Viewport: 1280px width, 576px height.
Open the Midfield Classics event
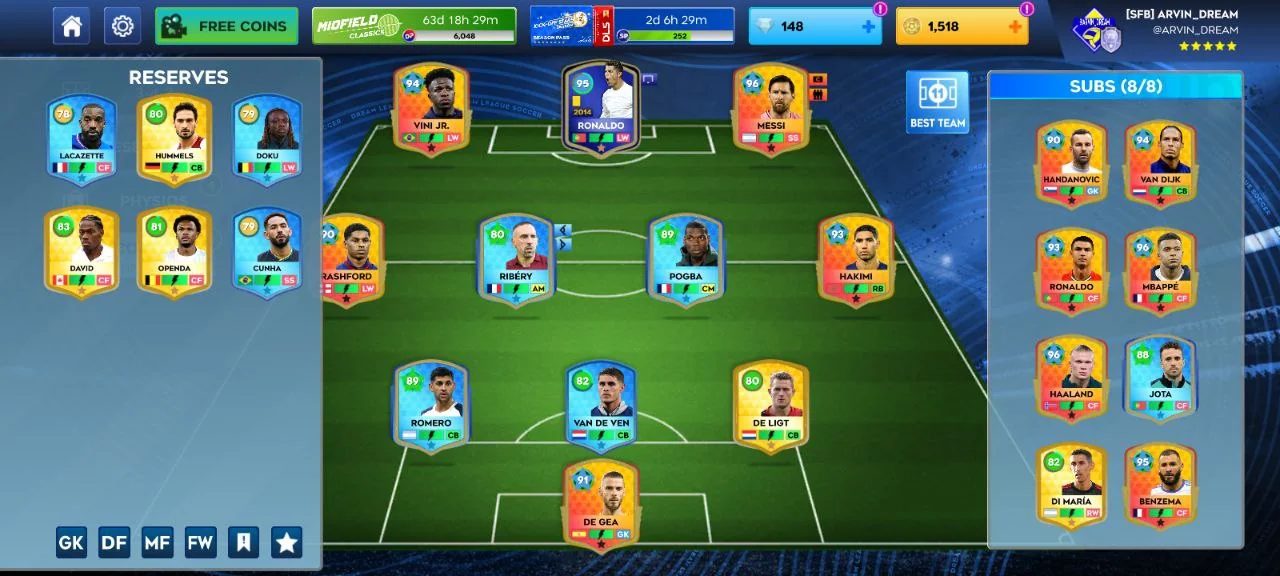click(x=414, y=26)
